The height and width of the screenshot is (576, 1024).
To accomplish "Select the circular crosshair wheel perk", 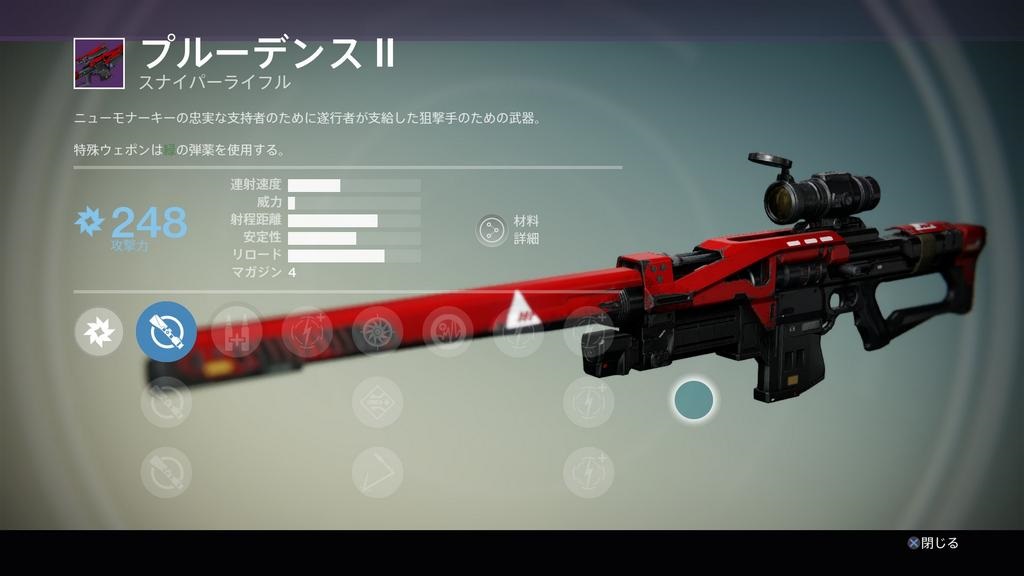I will 377,331.
